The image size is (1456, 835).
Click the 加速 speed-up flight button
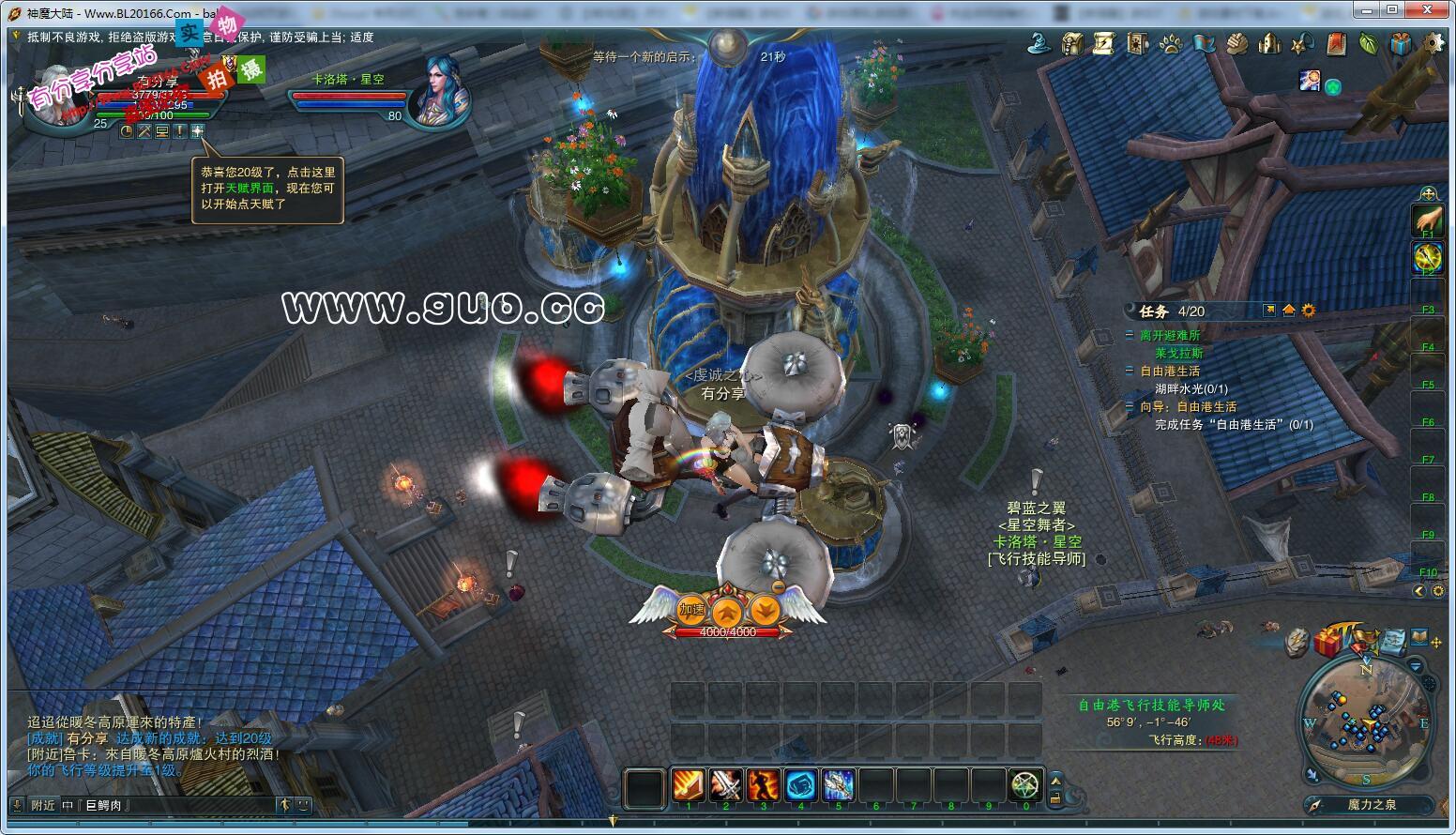point(692,610)
